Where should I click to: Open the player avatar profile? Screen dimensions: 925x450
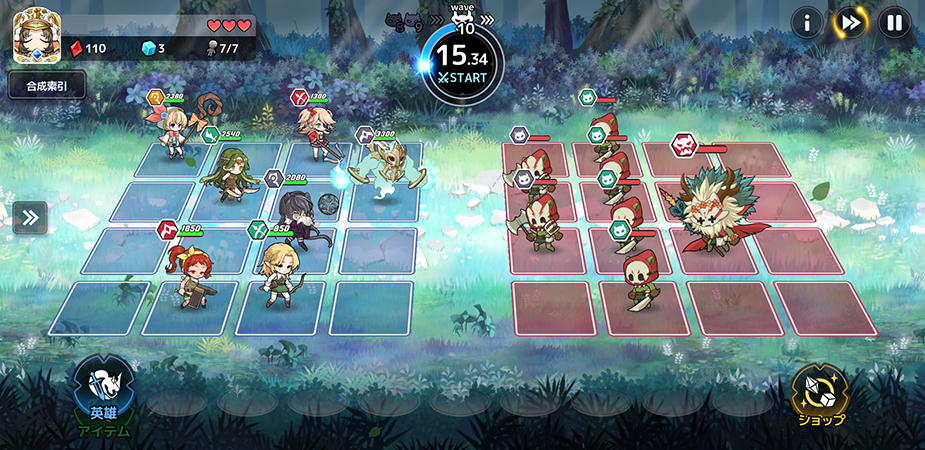point(31,37)
